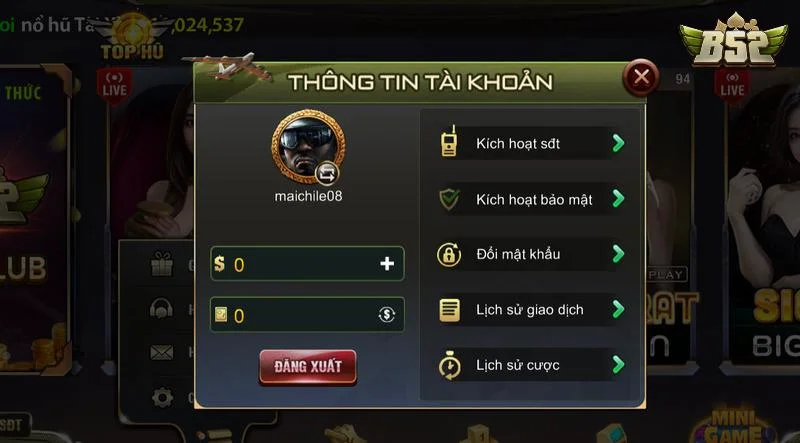The height and width of the screenshot is (443, 800).
Task: Add funds with the plus button
Action: pos(387,264)
